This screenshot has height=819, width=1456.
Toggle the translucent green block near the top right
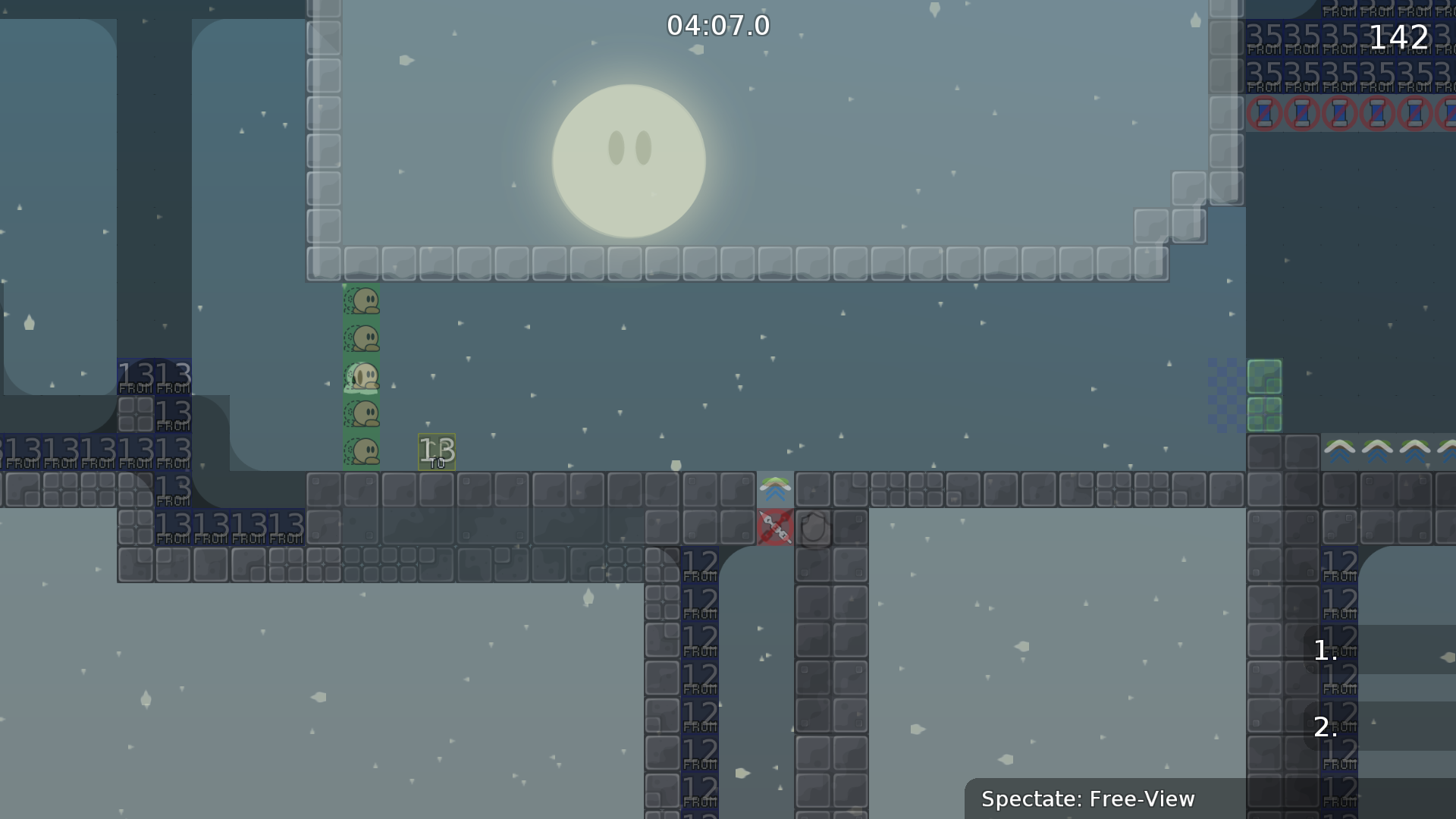coord(1265,377)
